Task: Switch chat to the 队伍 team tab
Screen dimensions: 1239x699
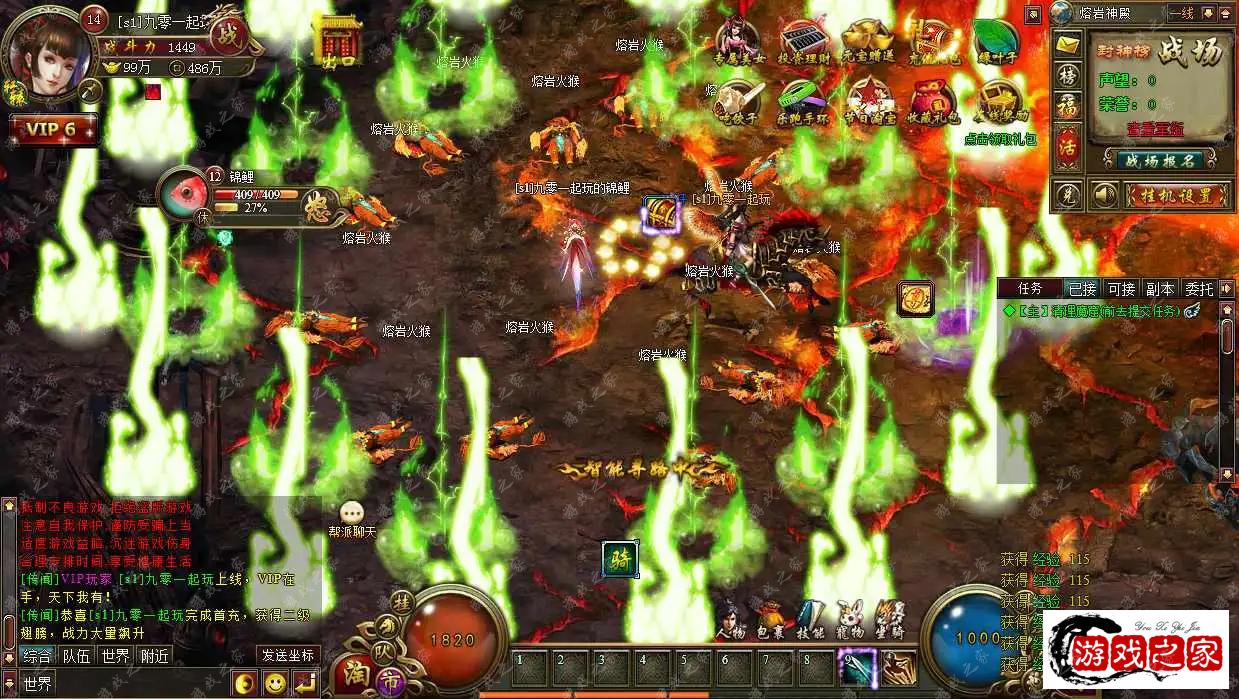Action: point(76,656)
